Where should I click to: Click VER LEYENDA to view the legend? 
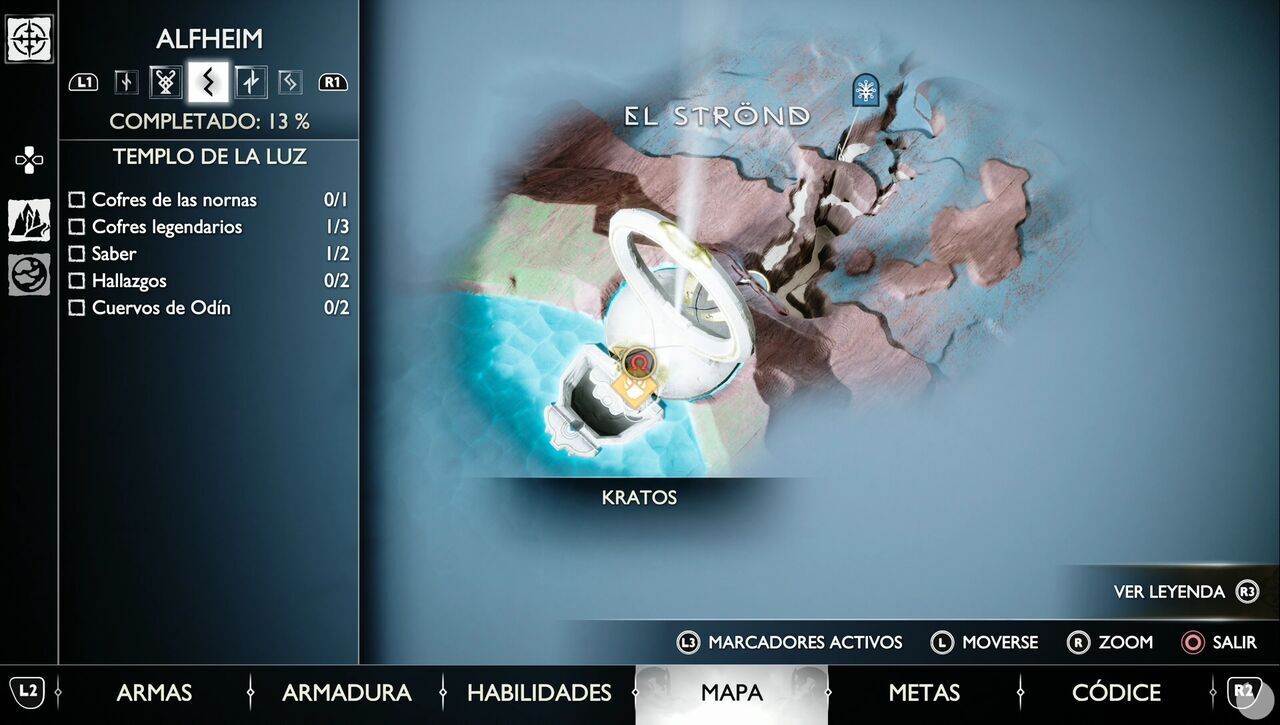point(1172,591)
